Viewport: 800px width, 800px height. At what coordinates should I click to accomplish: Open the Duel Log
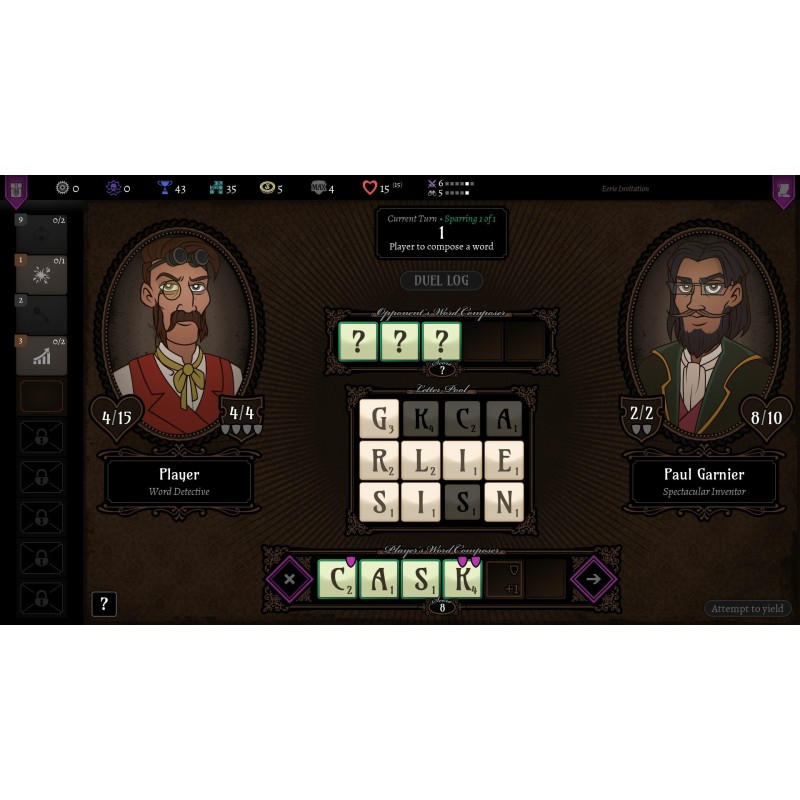[441, 281]
